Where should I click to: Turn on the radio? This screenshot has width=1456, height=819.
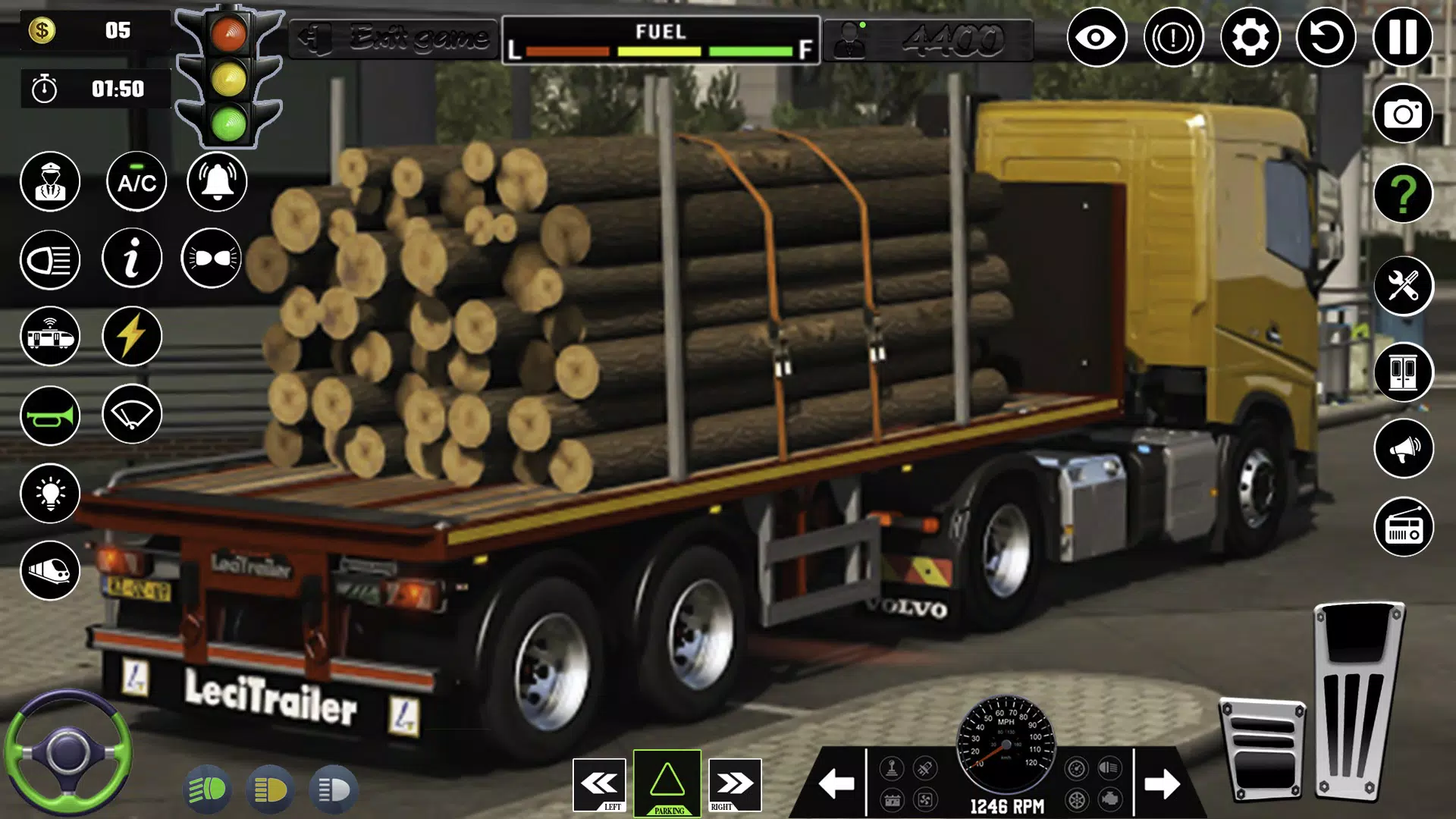coord(1403,528)
